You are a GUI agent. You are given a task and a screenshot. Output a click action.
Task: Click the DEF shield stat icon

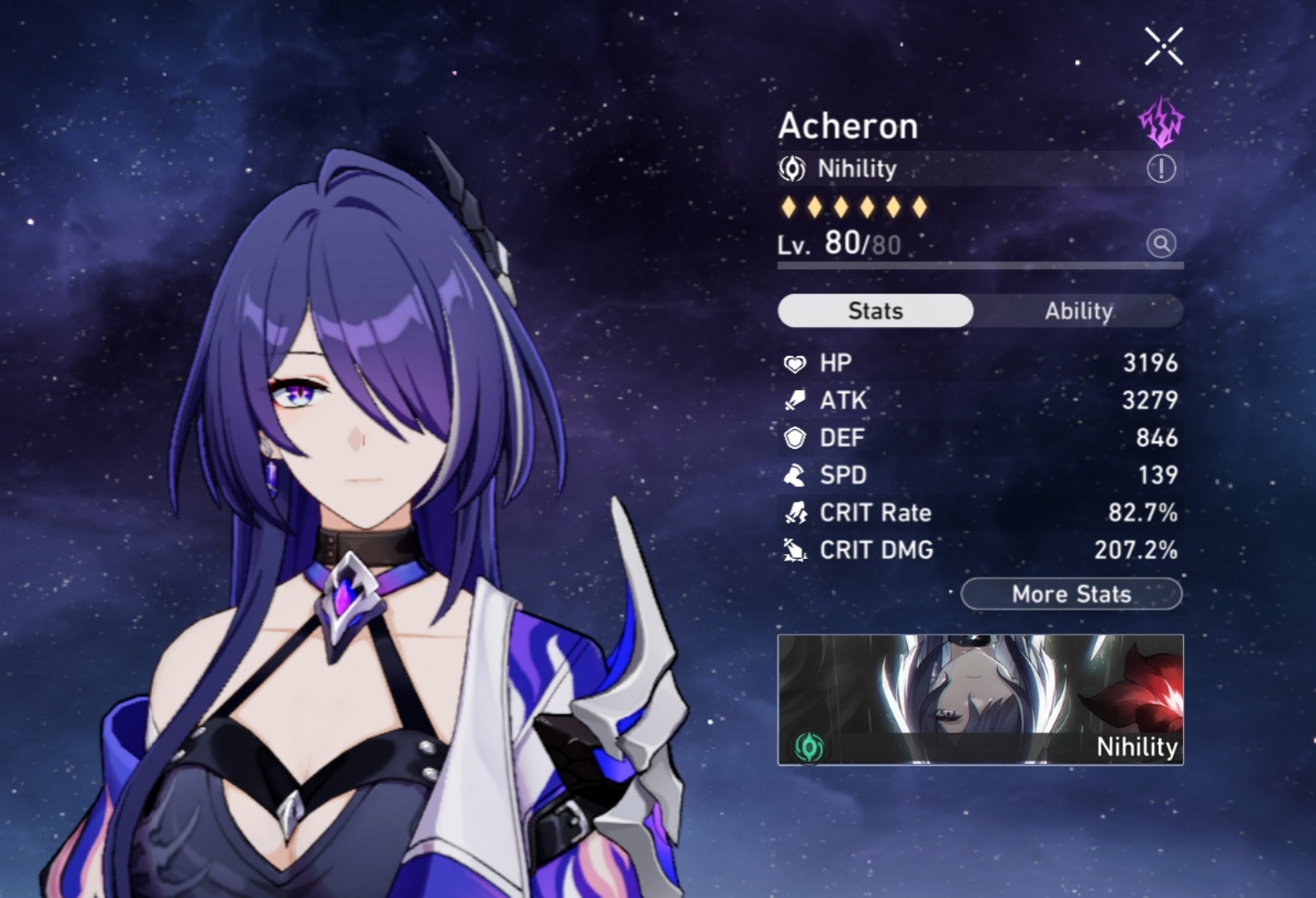click(x=795, y=437)
